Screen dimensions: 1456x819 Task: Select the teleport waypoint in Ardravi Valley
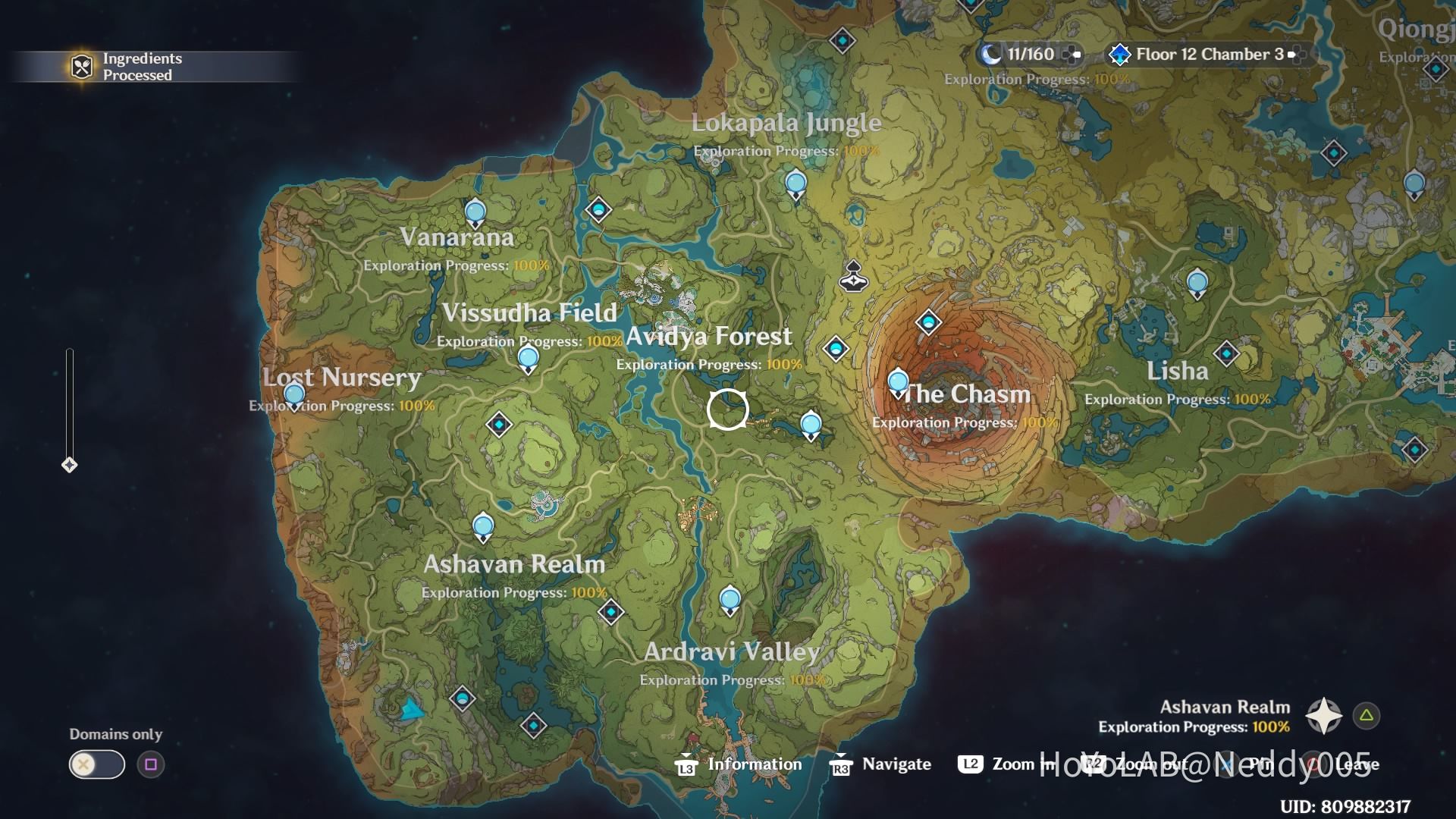(x=730, y=599)
